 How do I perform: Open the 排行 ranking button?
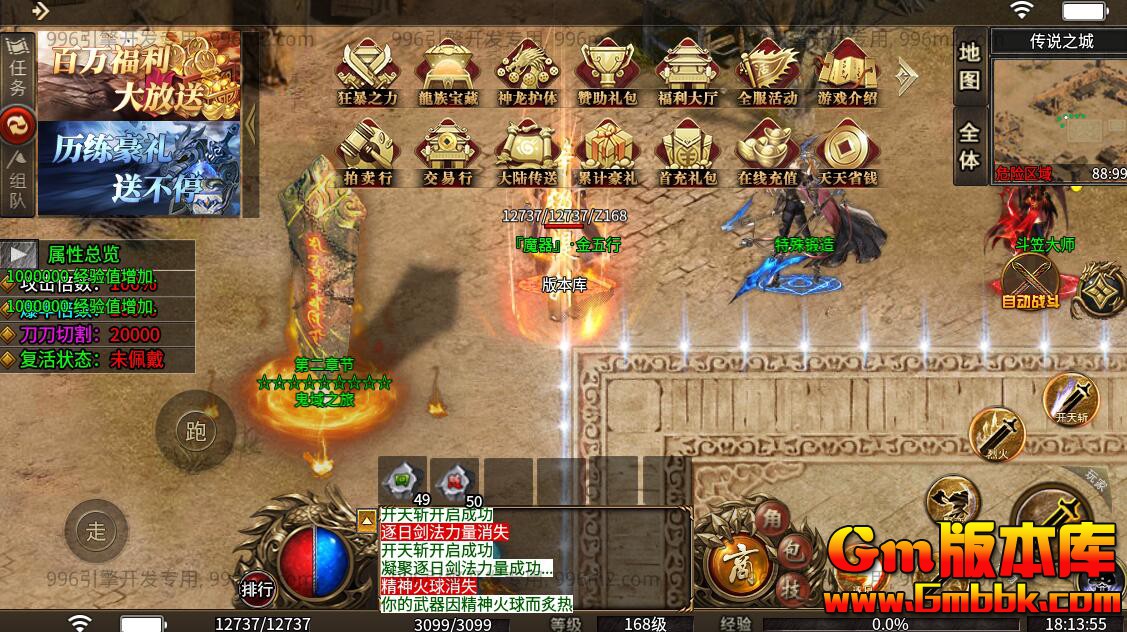tap(257, 590)
